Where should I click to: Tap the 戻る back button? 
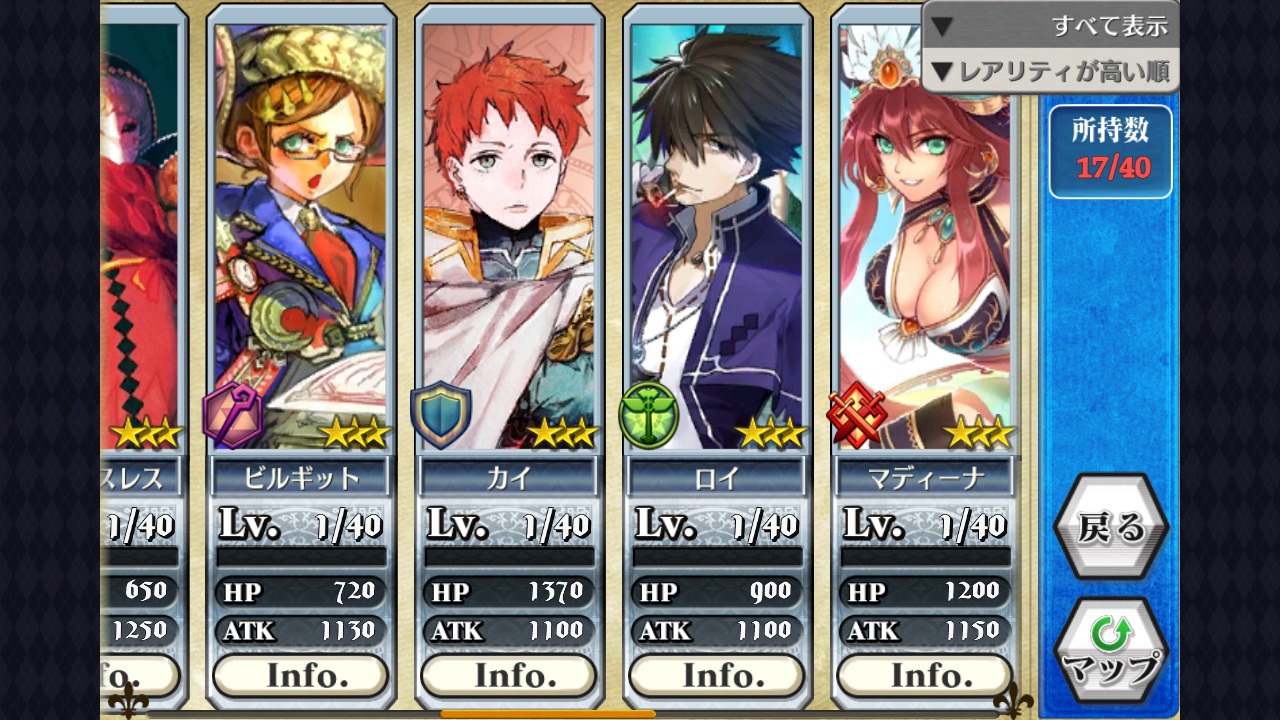[1110, 526]
